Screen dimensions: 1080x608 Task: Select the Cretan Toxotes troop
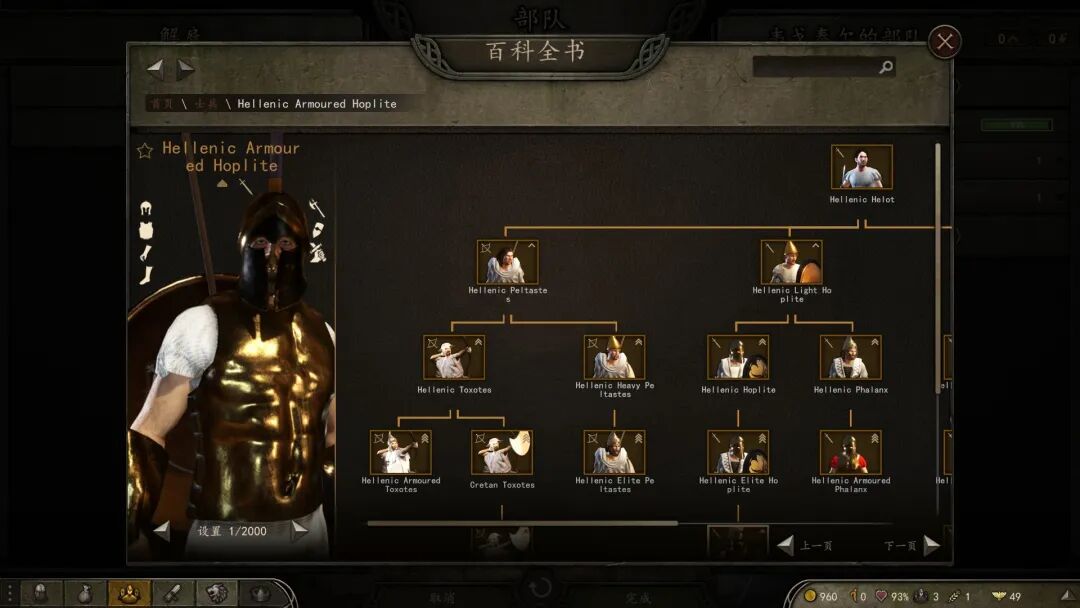pyautogui.click(x=502, y=452)
